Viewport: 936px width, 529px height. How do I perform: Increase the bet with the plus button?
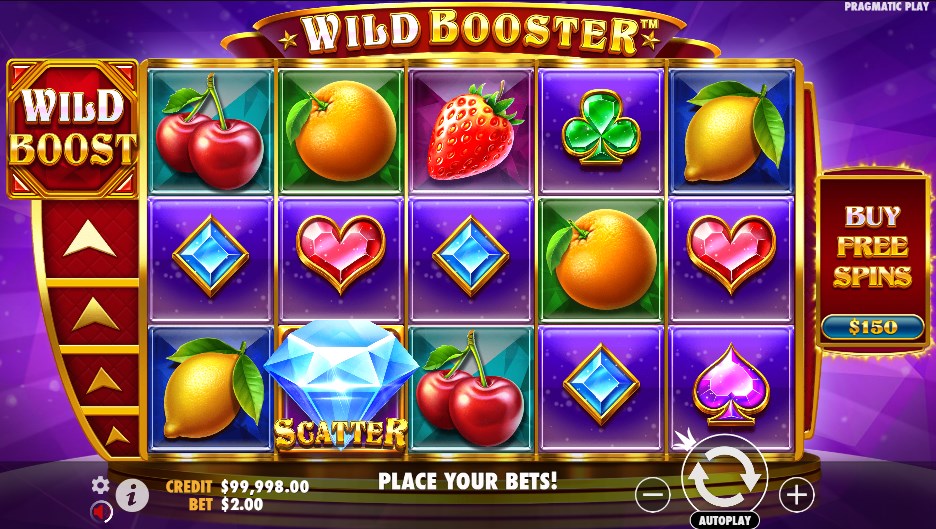797,493
